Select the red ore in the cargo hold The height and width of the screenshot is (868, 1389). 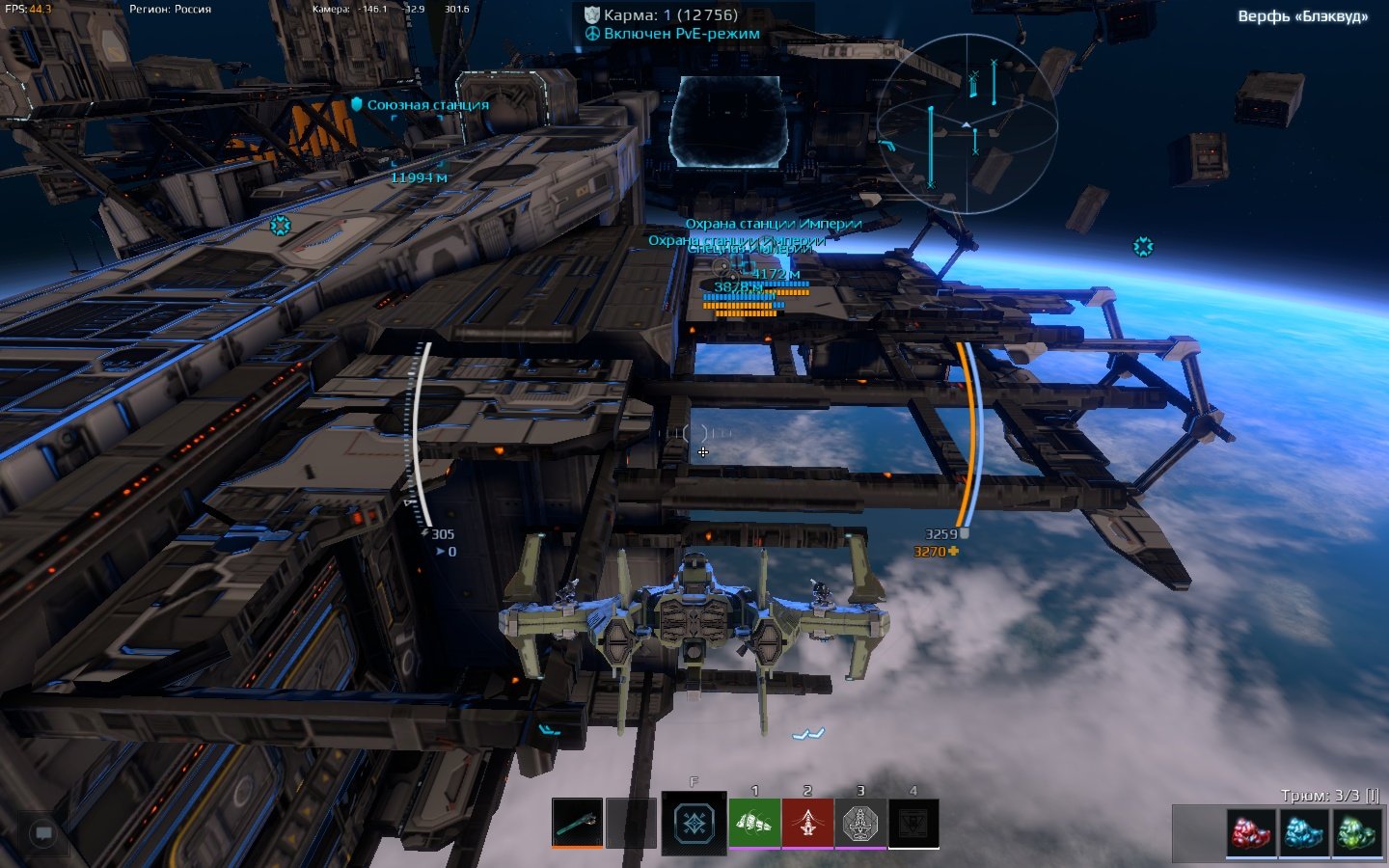1251,832
